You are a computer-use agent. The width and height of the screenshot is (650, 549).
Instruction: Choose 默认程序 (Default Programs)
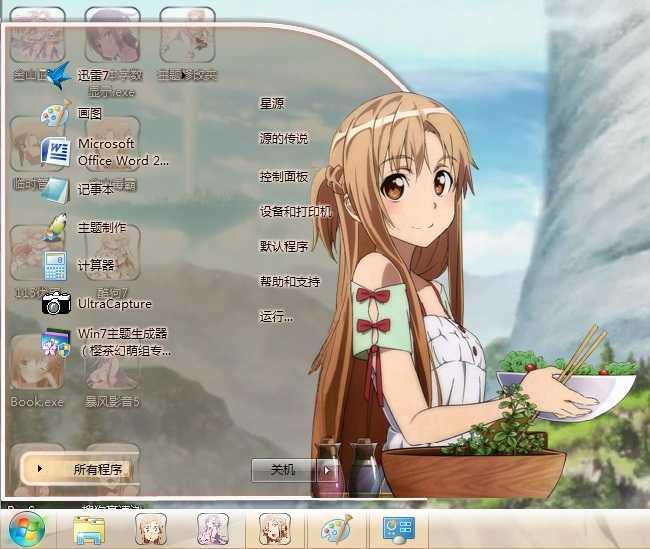(x=283, y=246)
